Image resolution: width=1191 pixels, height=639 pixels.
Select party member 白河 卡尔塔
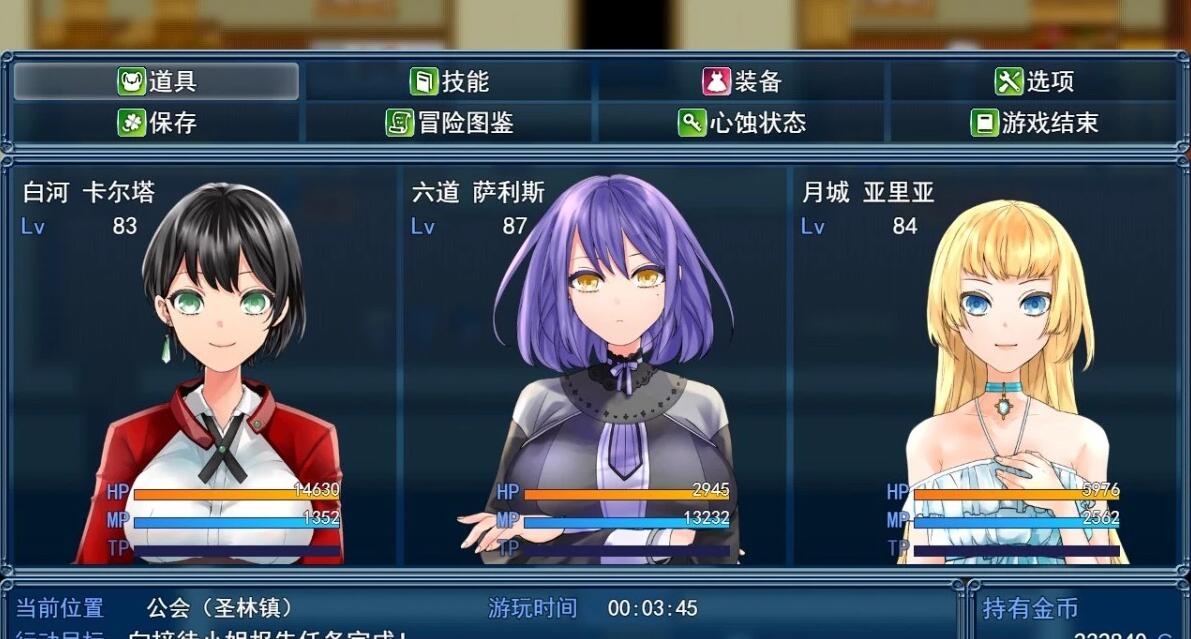tap(210, 370)
